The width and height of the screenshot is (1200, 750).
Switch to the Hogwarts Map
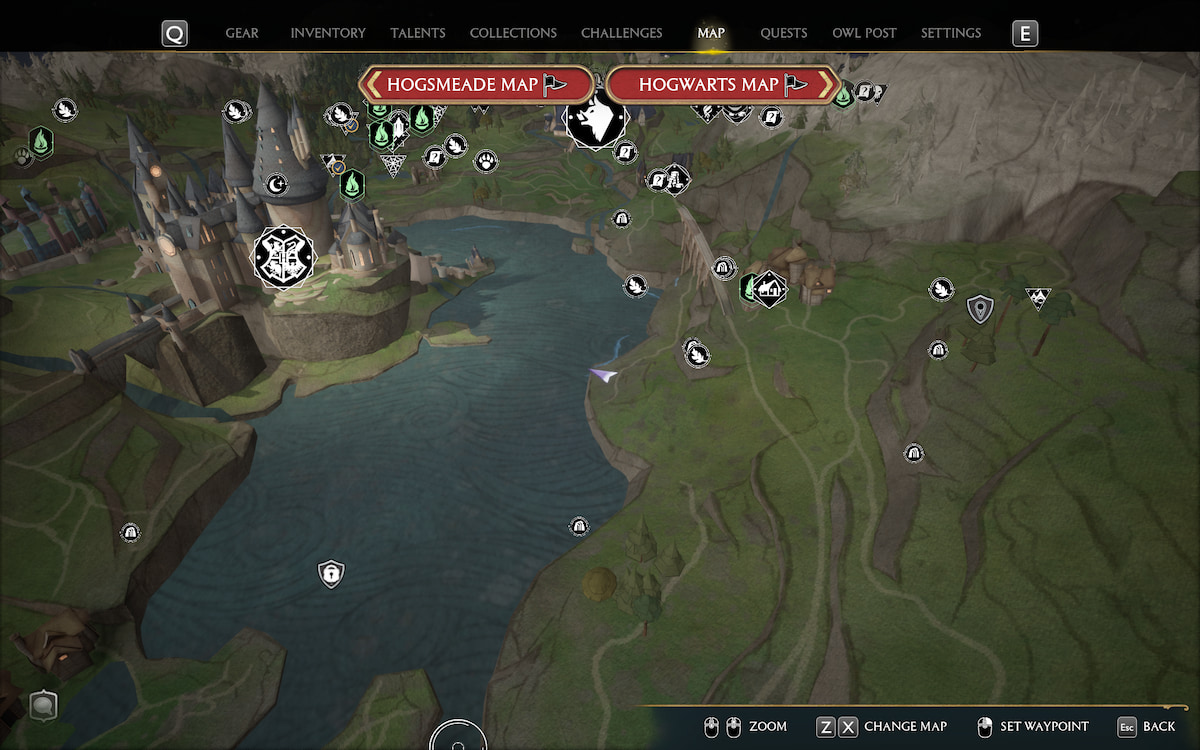pyautogui.click(x=722, y=85)
